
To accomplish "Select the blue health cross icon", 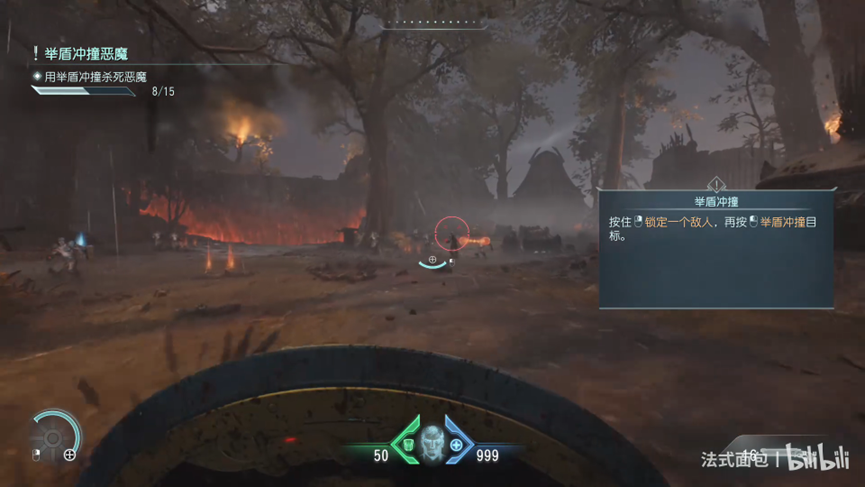I will 456,445.
